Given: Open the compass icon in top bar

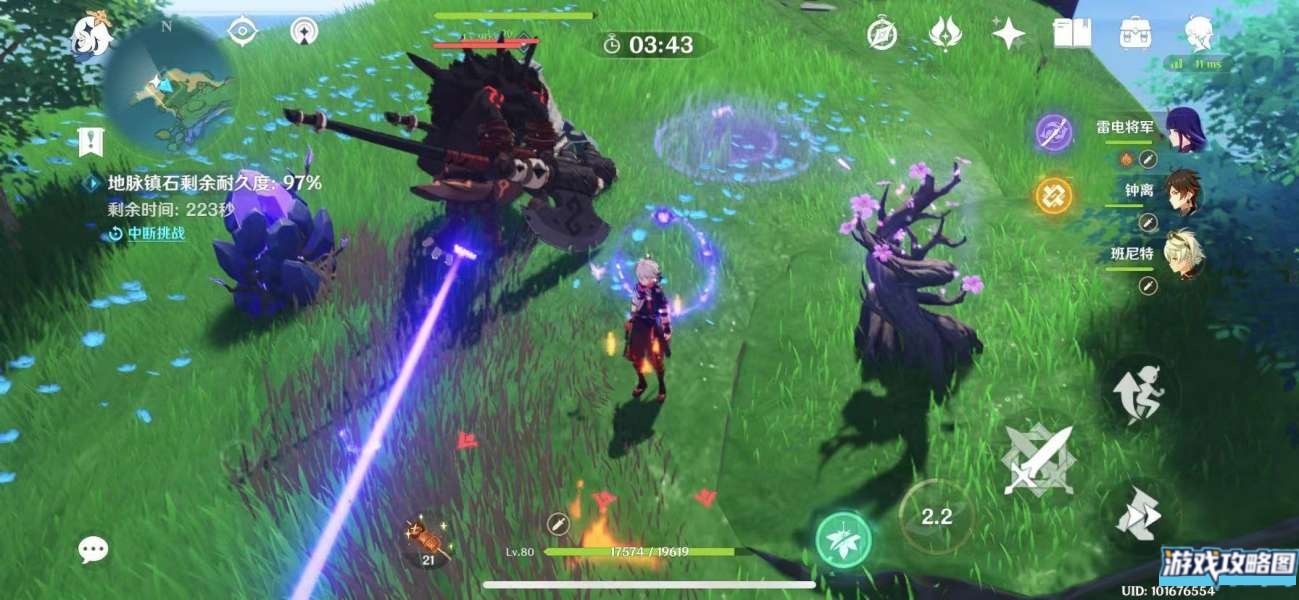Looking at the screenshot, I should click(881, 34).
